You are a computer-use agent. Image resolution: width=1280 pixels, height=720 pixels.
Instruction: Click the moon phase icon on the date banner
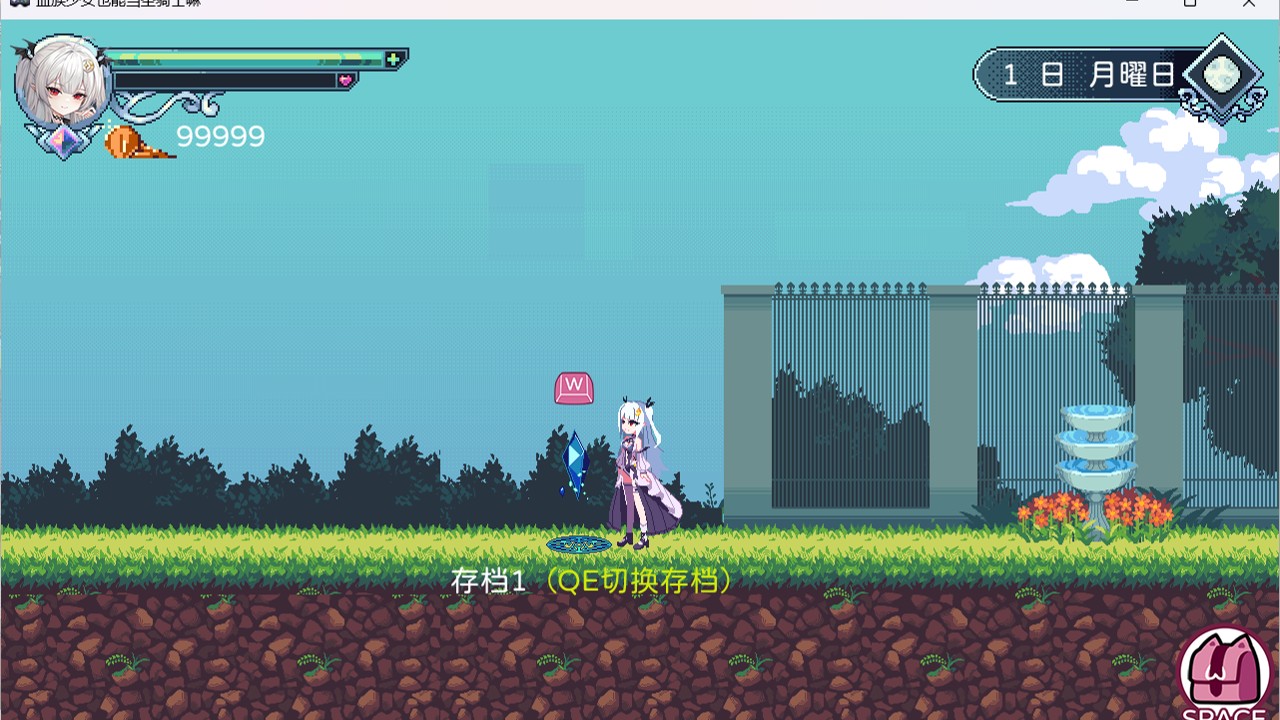1222,72
